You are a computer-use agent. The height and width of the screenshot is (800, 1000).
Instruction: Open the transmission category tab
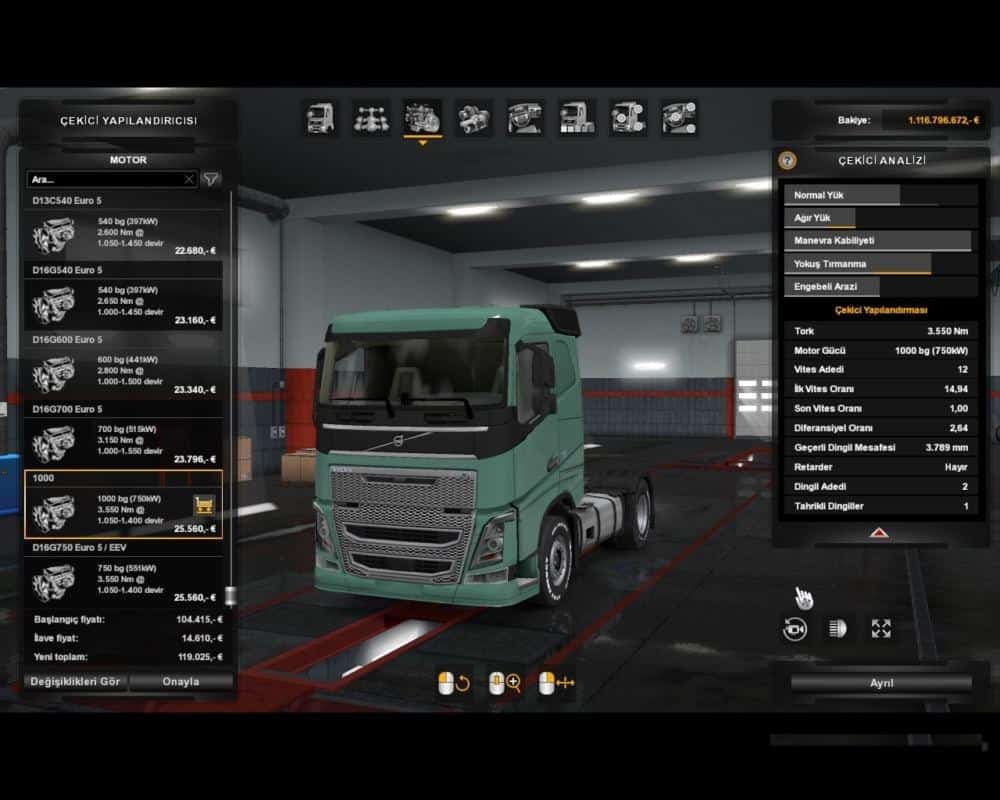[x=474, y=118]
